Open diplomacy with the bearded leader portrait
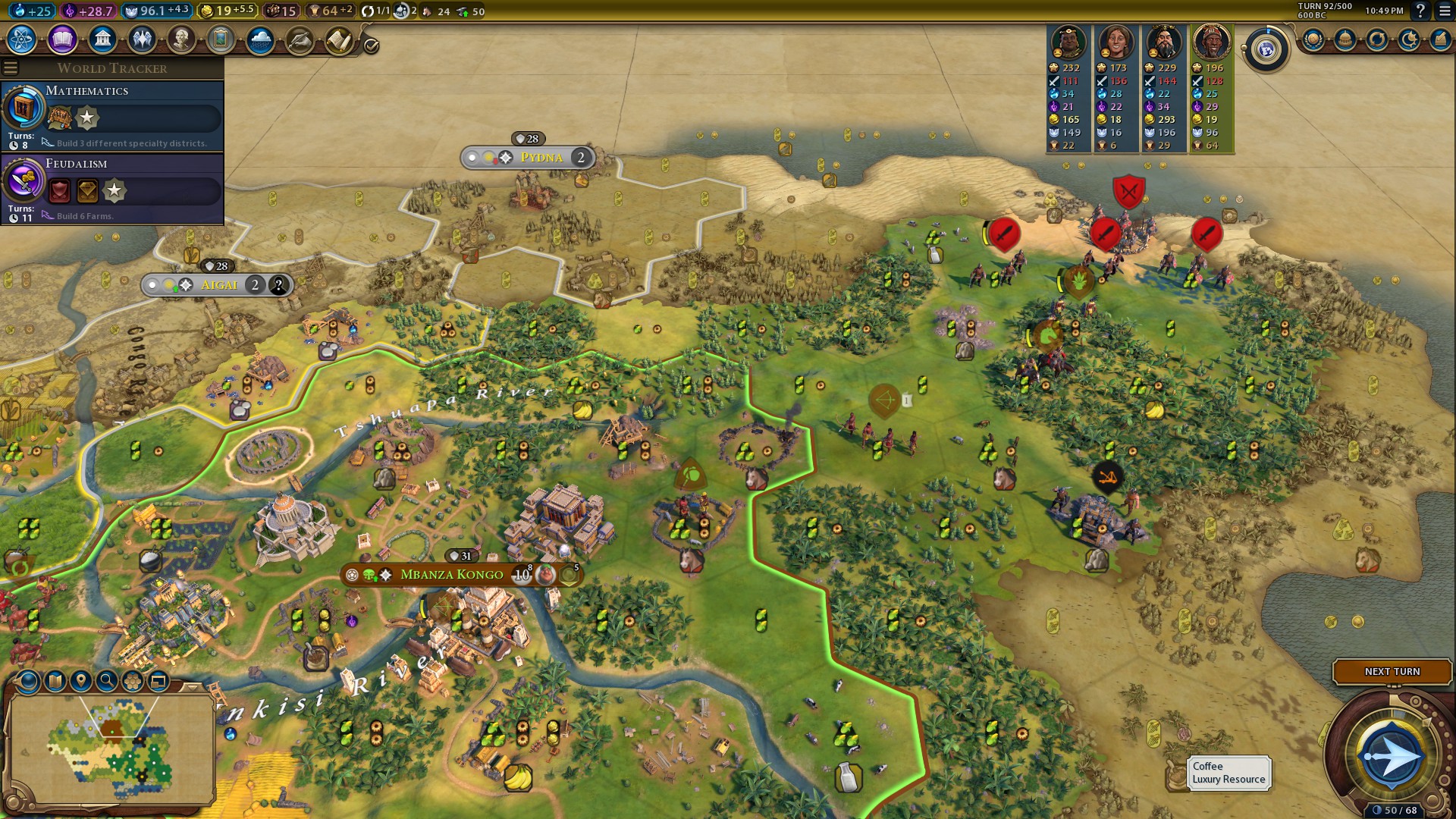 [x=1164, y=42]
